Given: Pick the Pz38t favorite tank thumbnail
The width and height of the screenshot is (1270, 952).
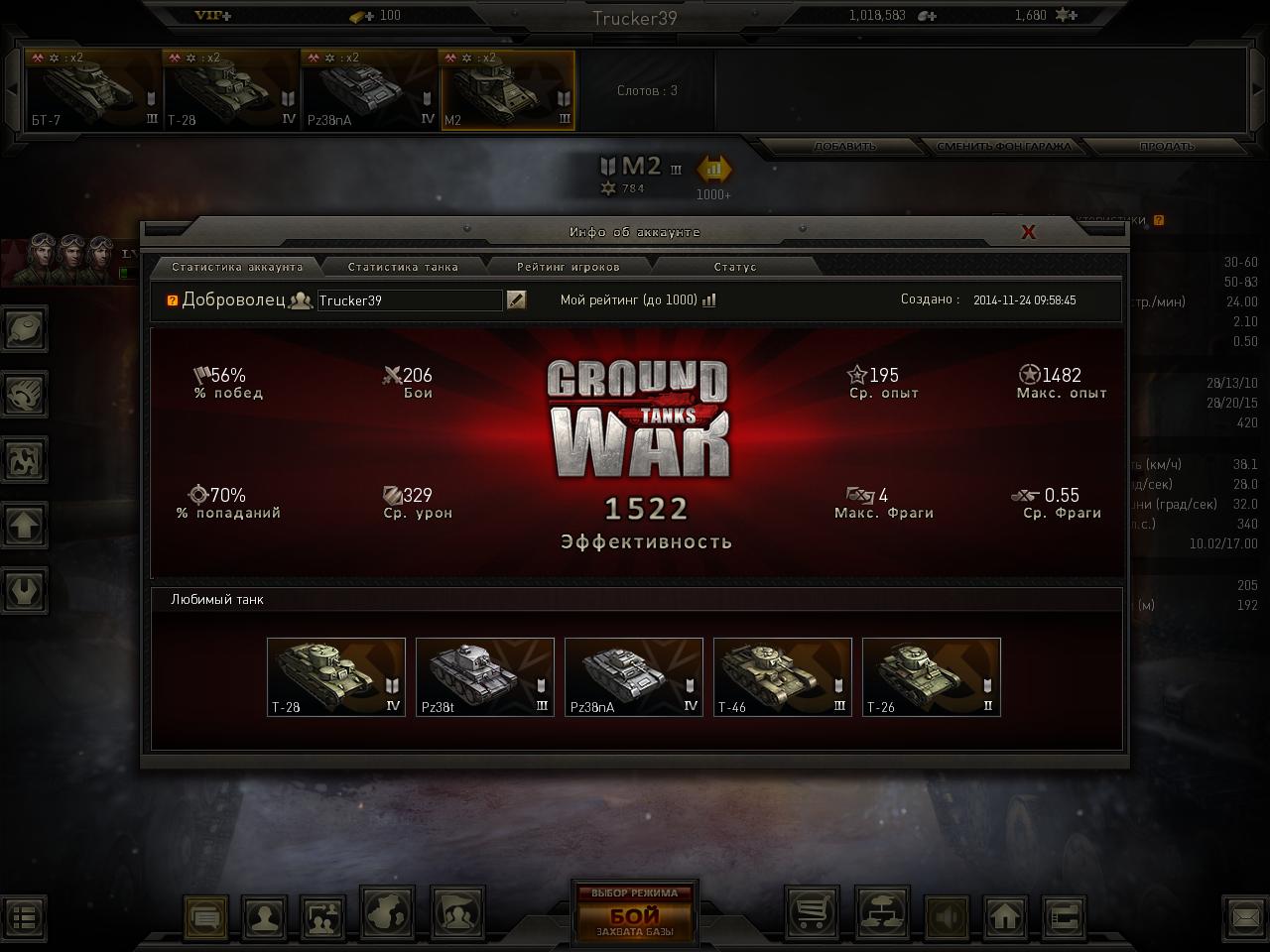Looking at the screenshot, I should tap(485, 676).
